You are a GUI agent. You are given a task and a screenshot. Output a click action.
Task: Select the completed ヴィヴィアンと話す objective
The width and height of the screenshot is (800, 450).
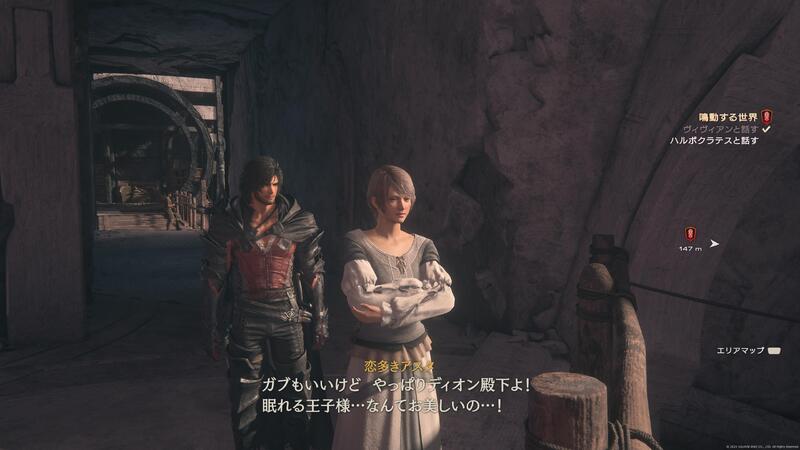(720, 129)
